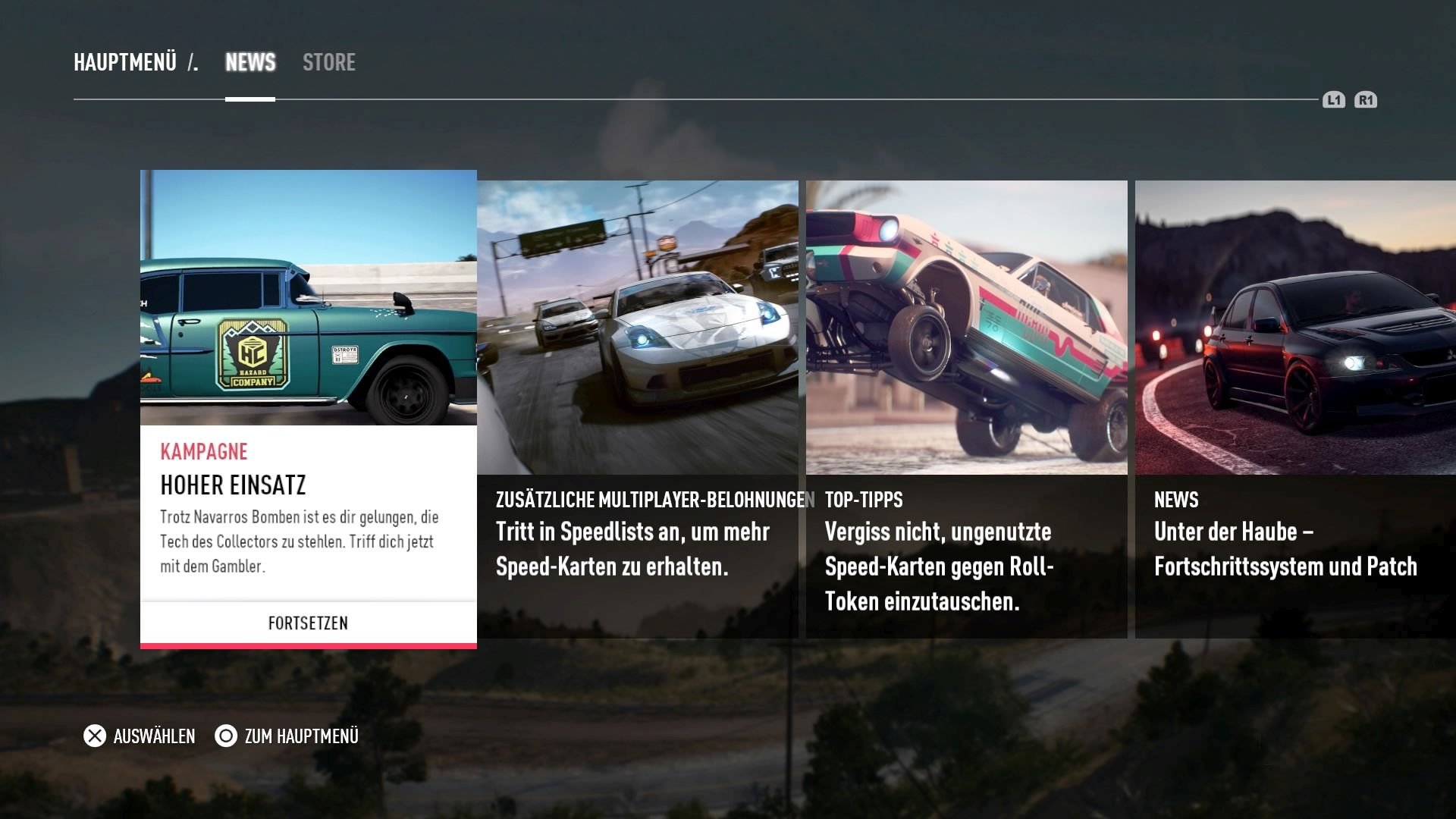Click the white underline beneath NEWS
1456x819 pixels.
pyautogui.click(x=250, y=97)
